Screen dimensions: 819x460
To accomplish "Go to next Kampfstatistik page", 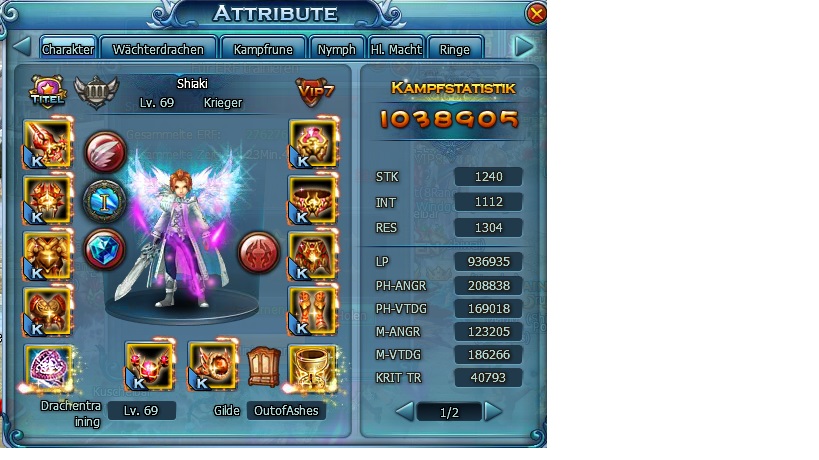I will pyautogui.click(x=494, y=411).
